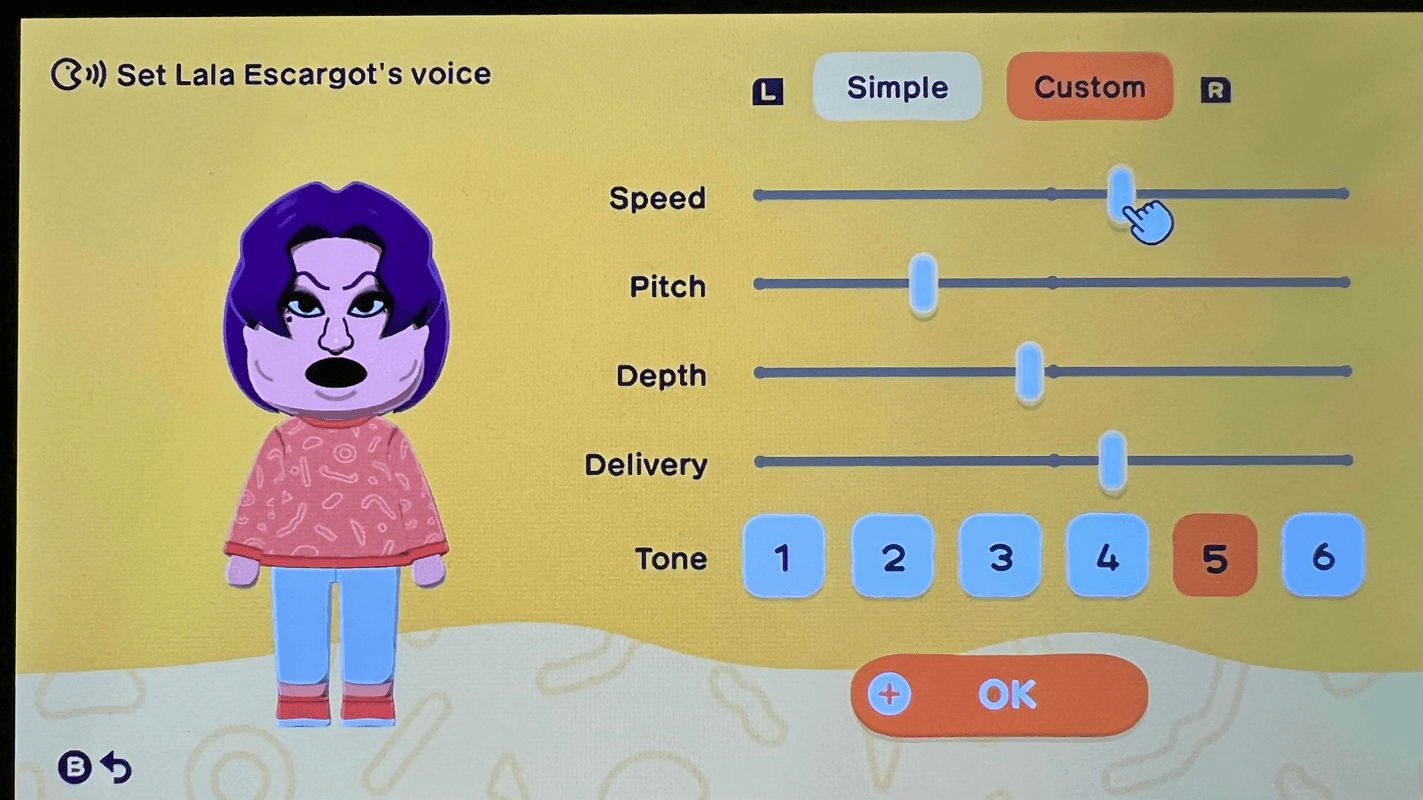Select Tone 1 for Lala's voice
Viewport: 1423px width, 800px height.
[x=784, y=558]
